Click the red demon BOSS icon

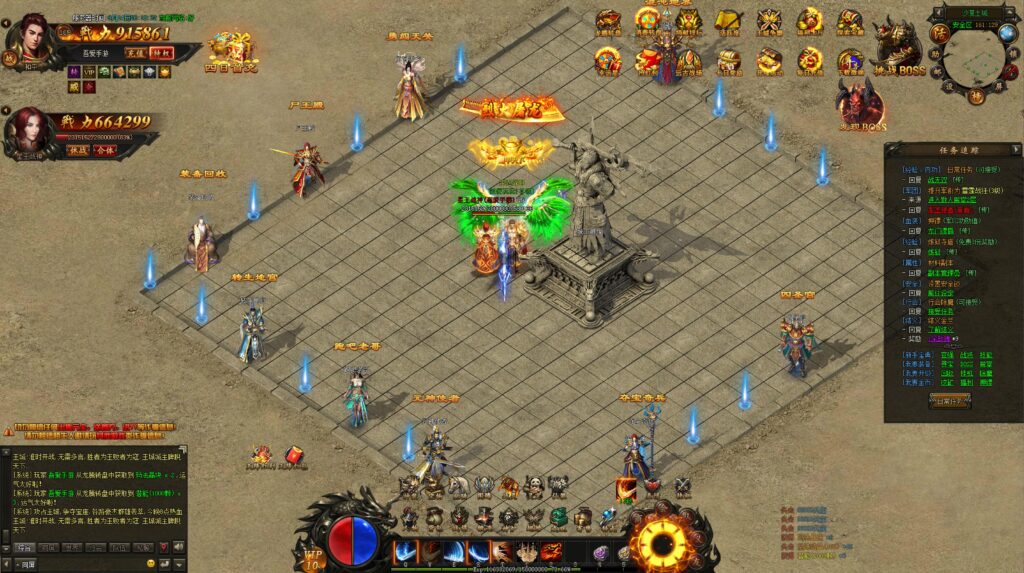click(x=862, y=104)
